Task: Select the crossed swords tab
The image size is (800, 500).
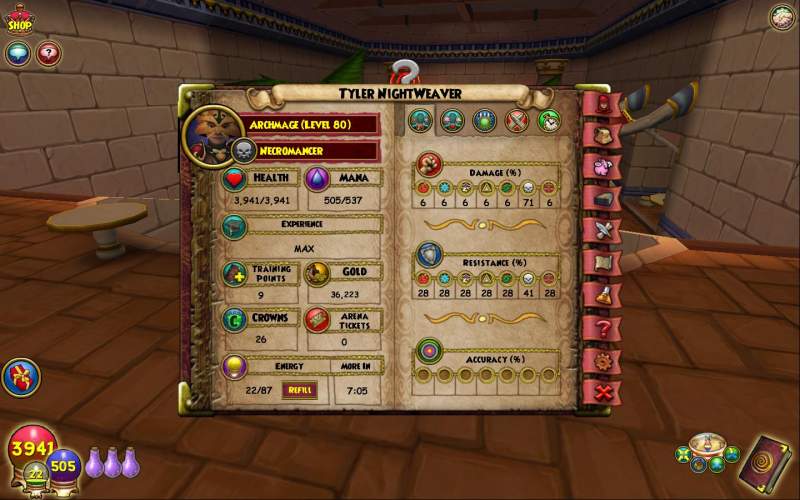Action: [x=603, y=230]
